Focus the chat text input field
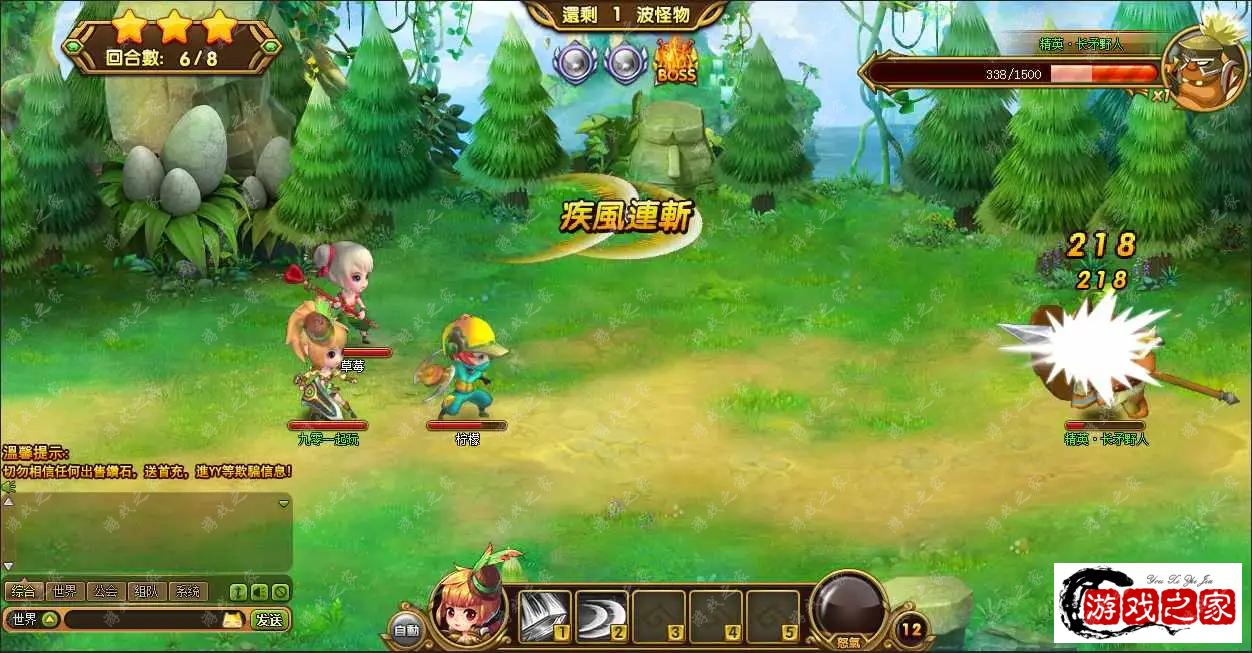This screenshot has height=653, width=1252. pyautogui.click(x=140, y=620)
